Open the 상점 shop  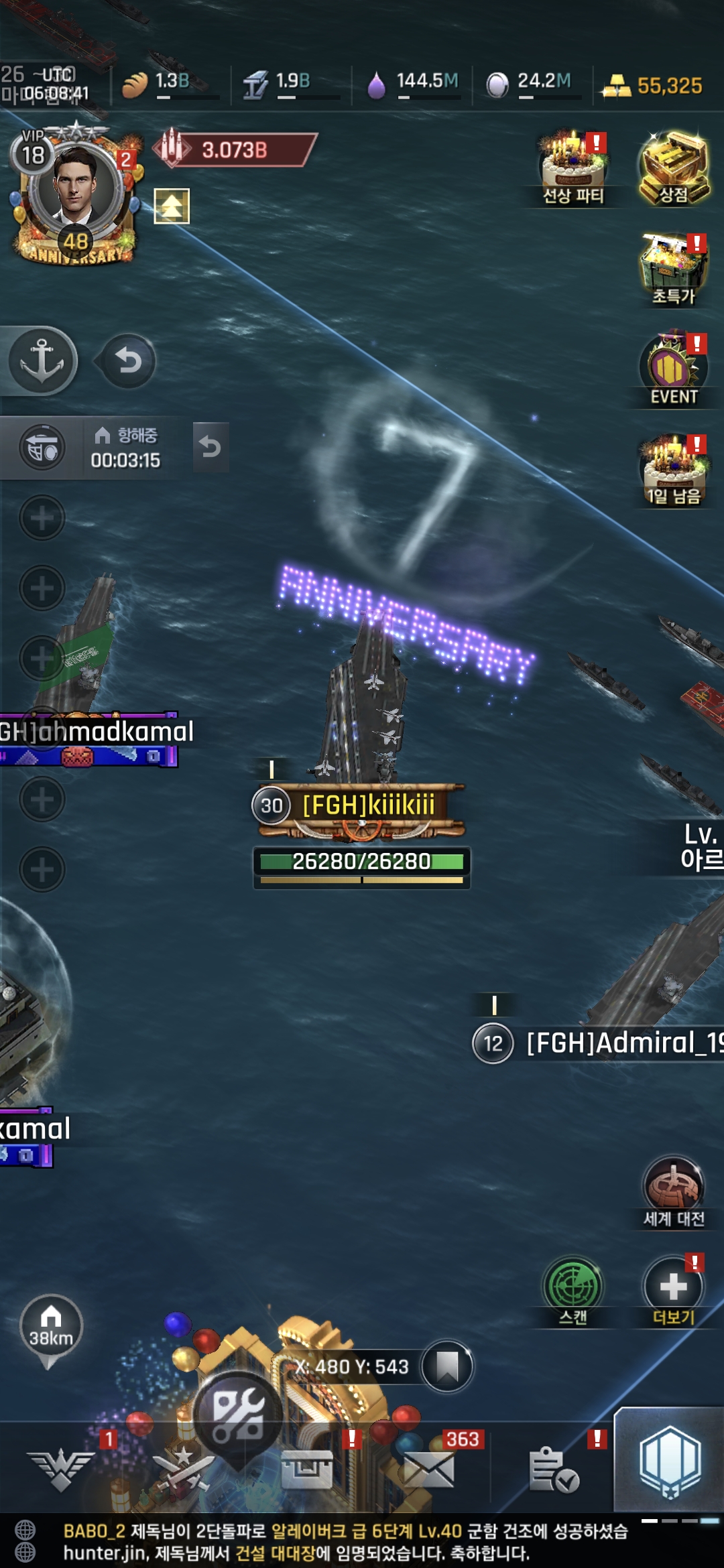tap(674, 168)
